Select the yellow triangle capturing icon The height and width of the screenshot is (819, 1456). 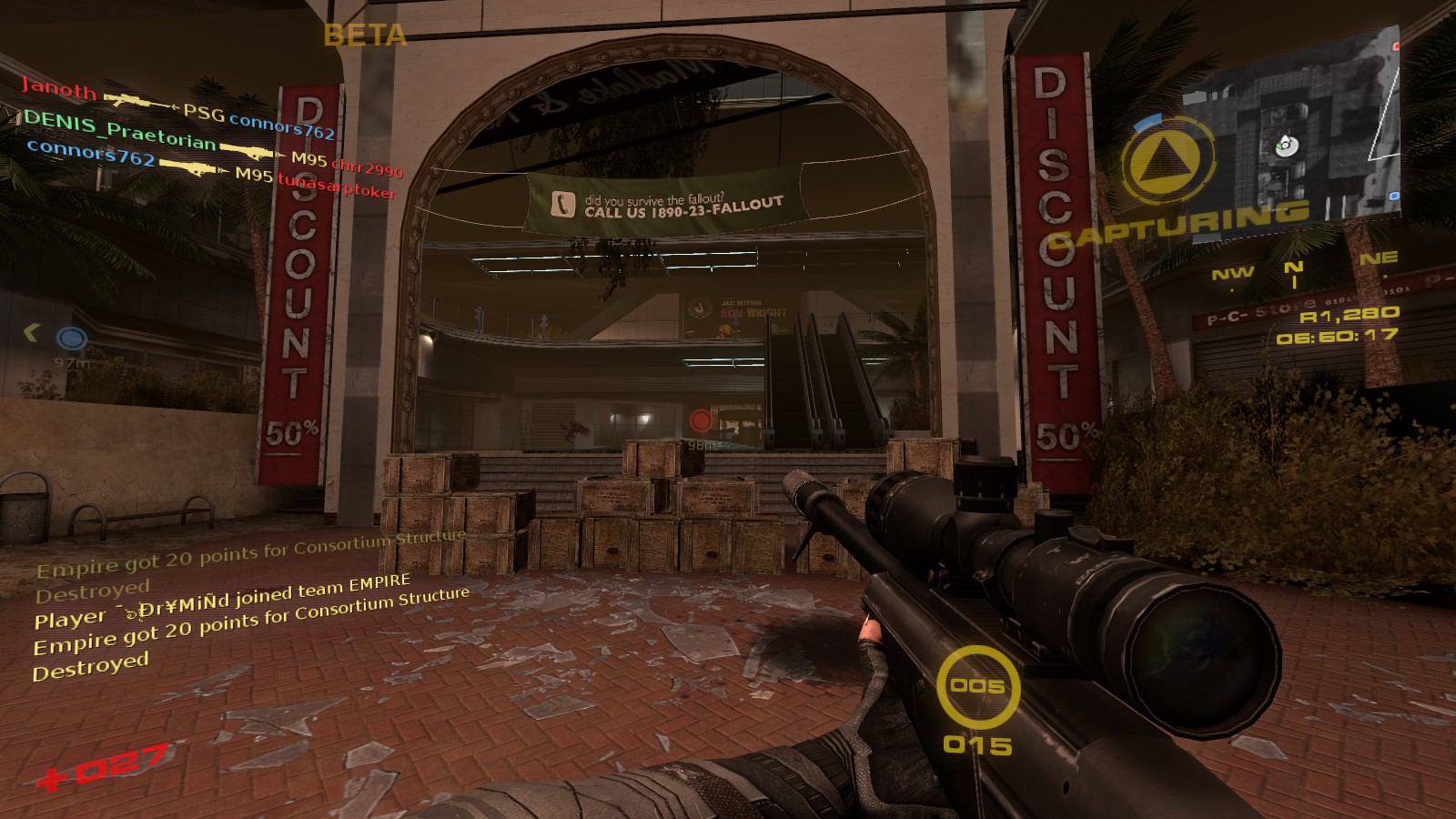tap(1168, 160)
